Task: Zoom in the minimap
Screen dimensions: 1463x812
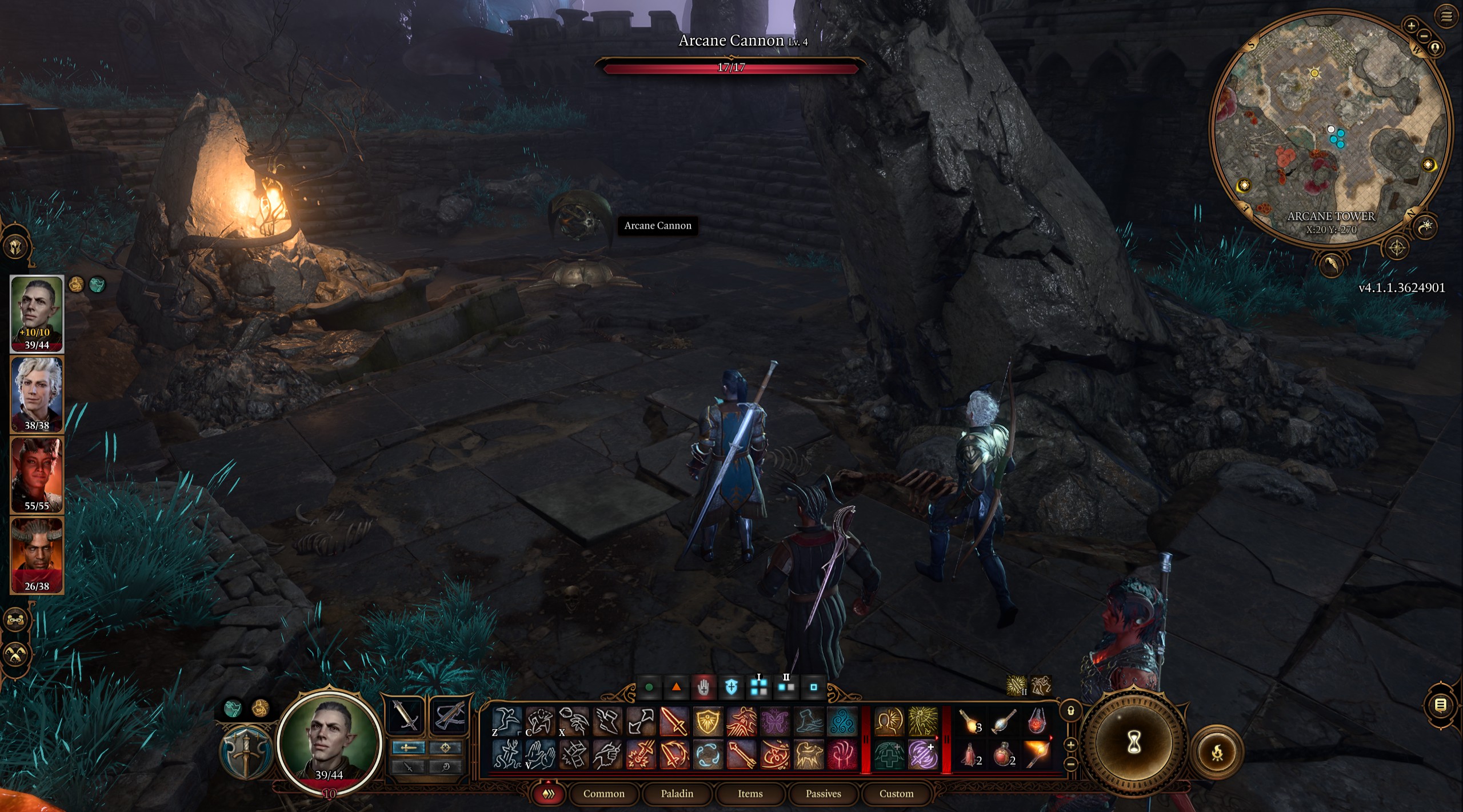Action: pyautogui.click(x=1411, y=26)
